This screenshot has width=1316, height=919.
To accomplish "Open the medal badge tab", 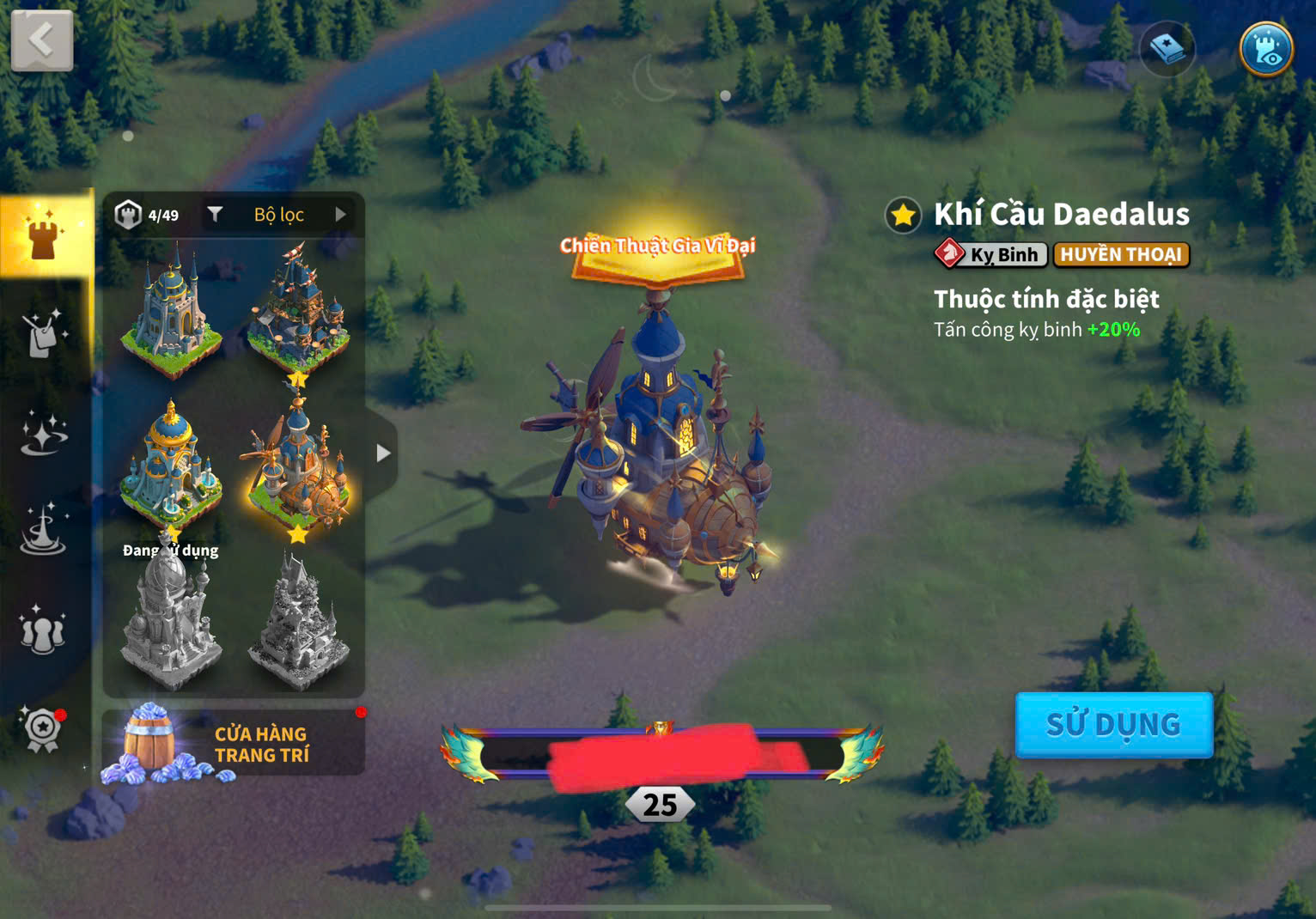I will point(43,729).
